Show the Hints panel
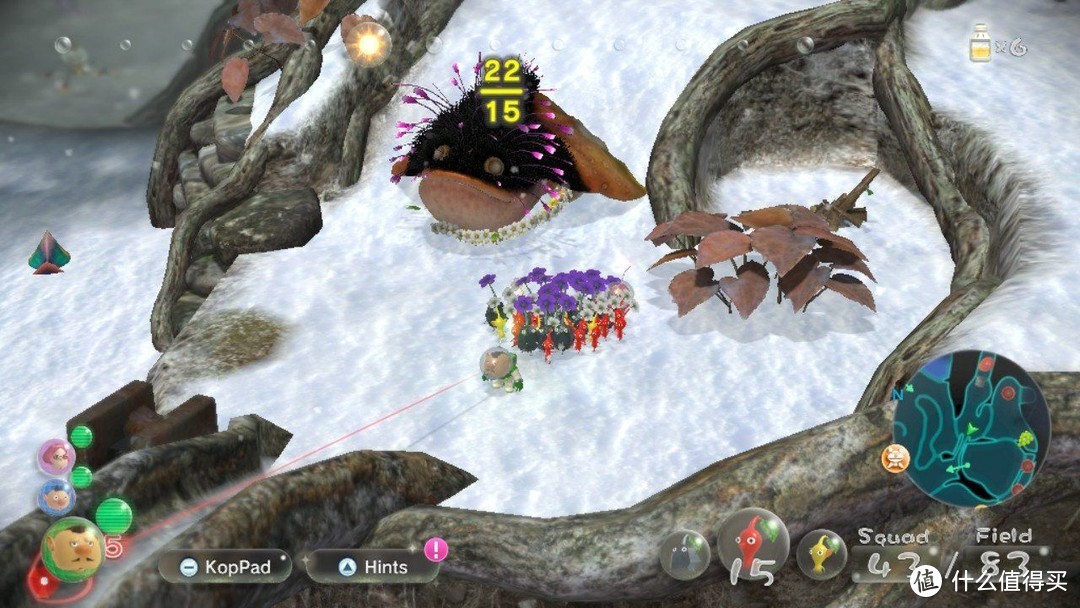 (x=373, y=567)
